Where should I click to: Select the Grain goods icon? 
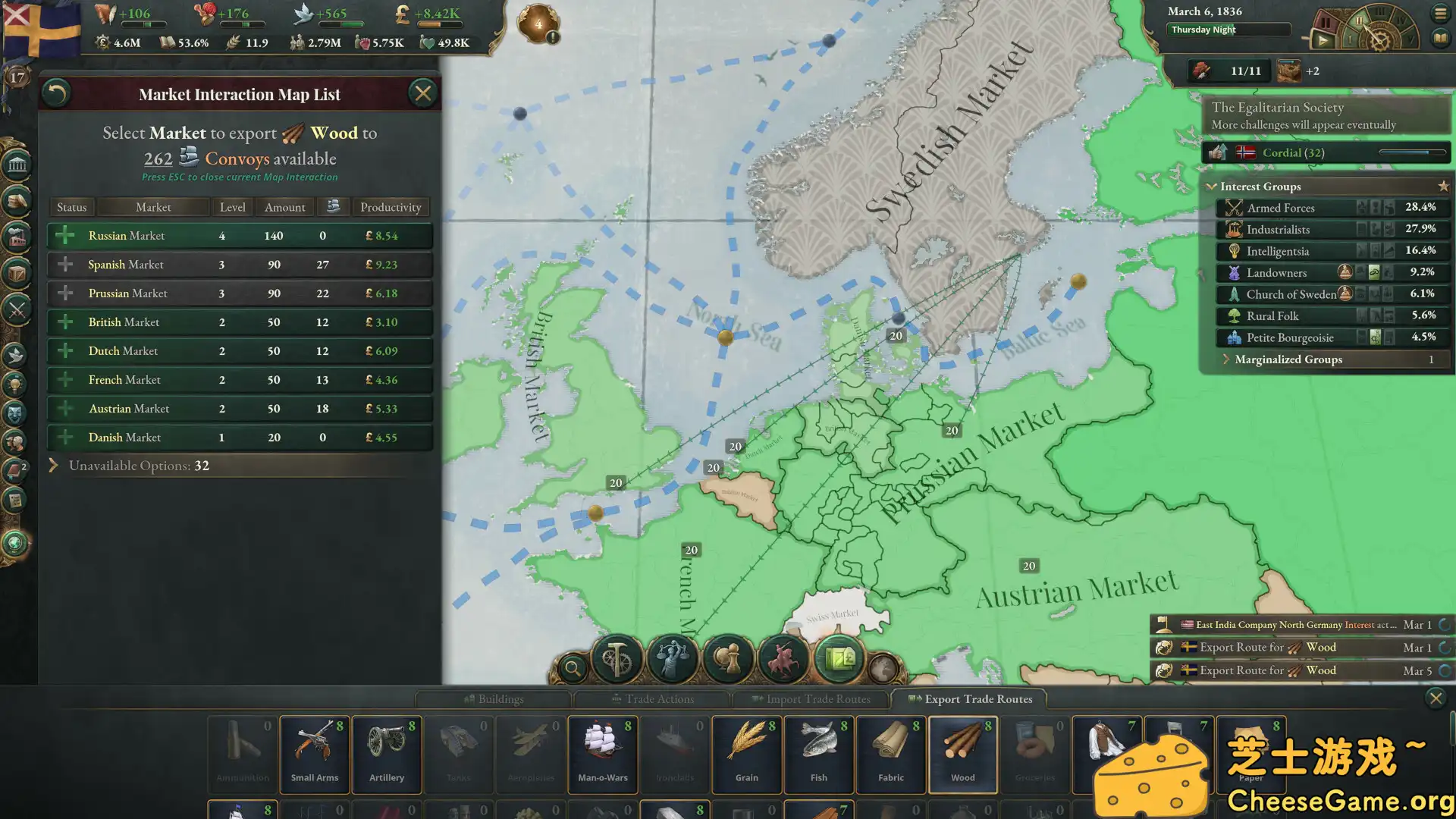tap(746, 751)
